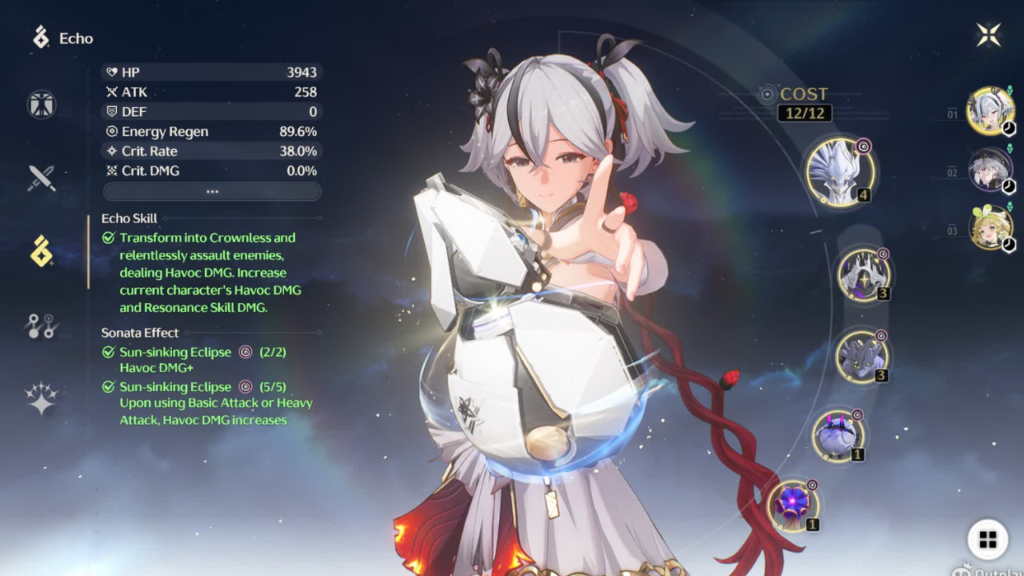Select the highlighted Echo tab
The width and height of the screenshot is (1024, 576).
pos(42,252)
